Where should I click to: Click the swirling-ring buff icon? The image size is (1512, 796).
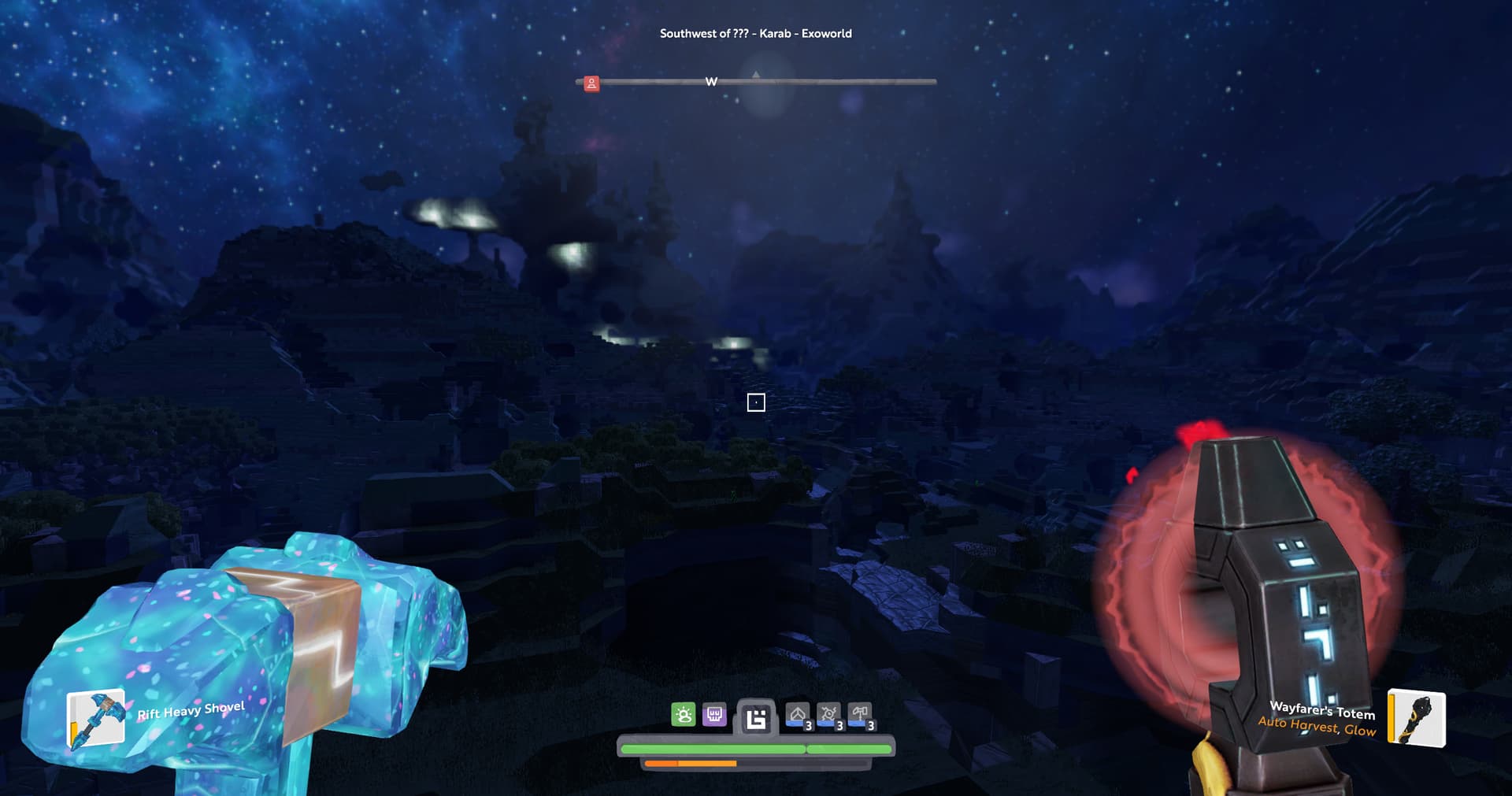click(x=828, y=715)
